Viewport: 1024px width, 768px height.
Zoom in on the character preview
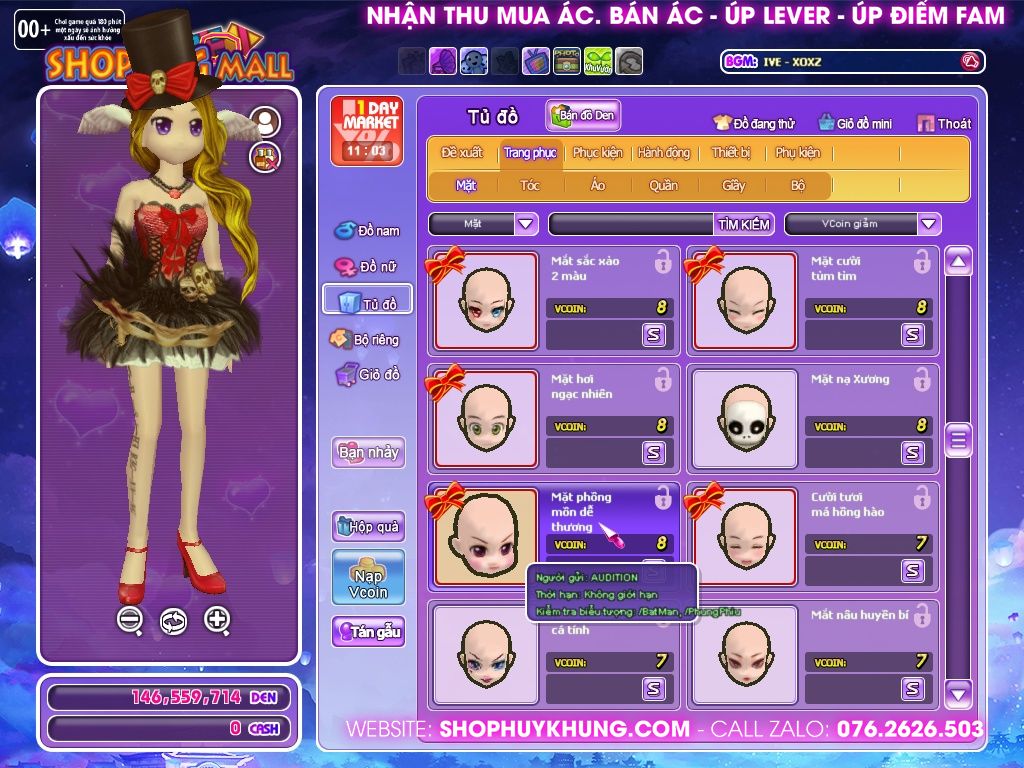[217, 620]
